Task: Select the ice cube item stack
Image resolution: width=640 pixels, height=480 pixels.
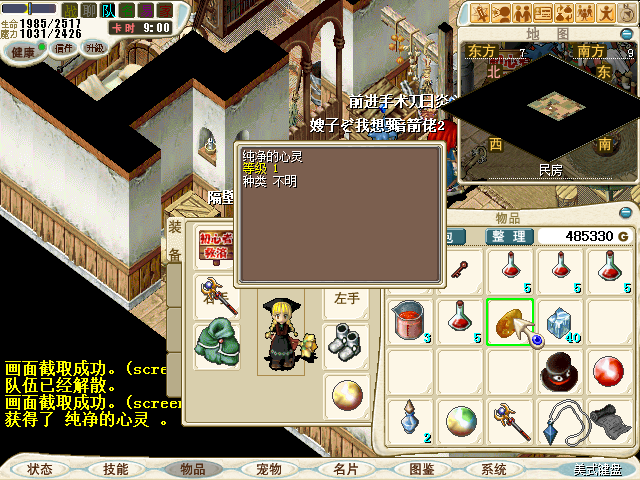Action: pos(560,319)
